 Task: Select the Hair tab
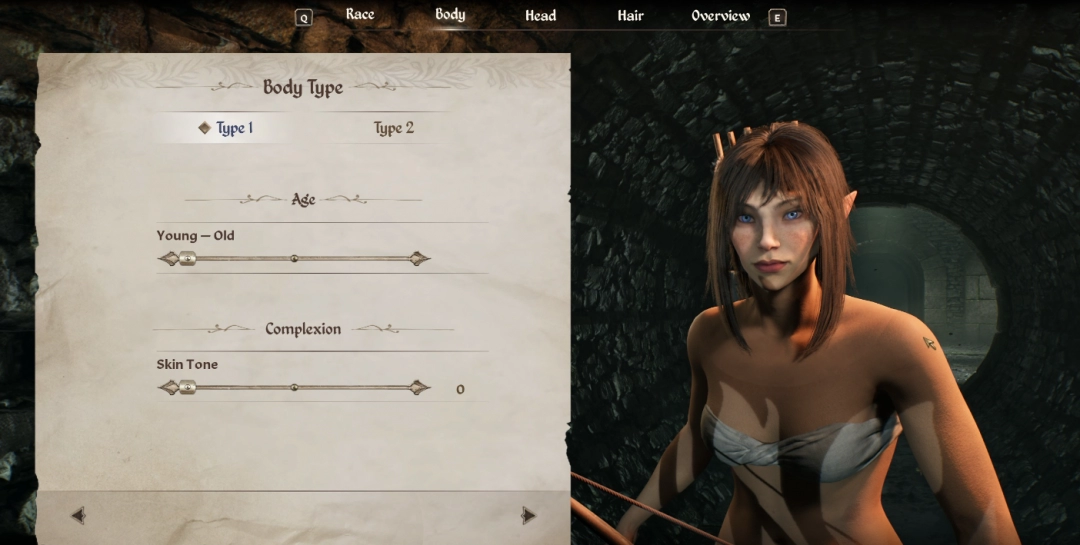[630, 16]
